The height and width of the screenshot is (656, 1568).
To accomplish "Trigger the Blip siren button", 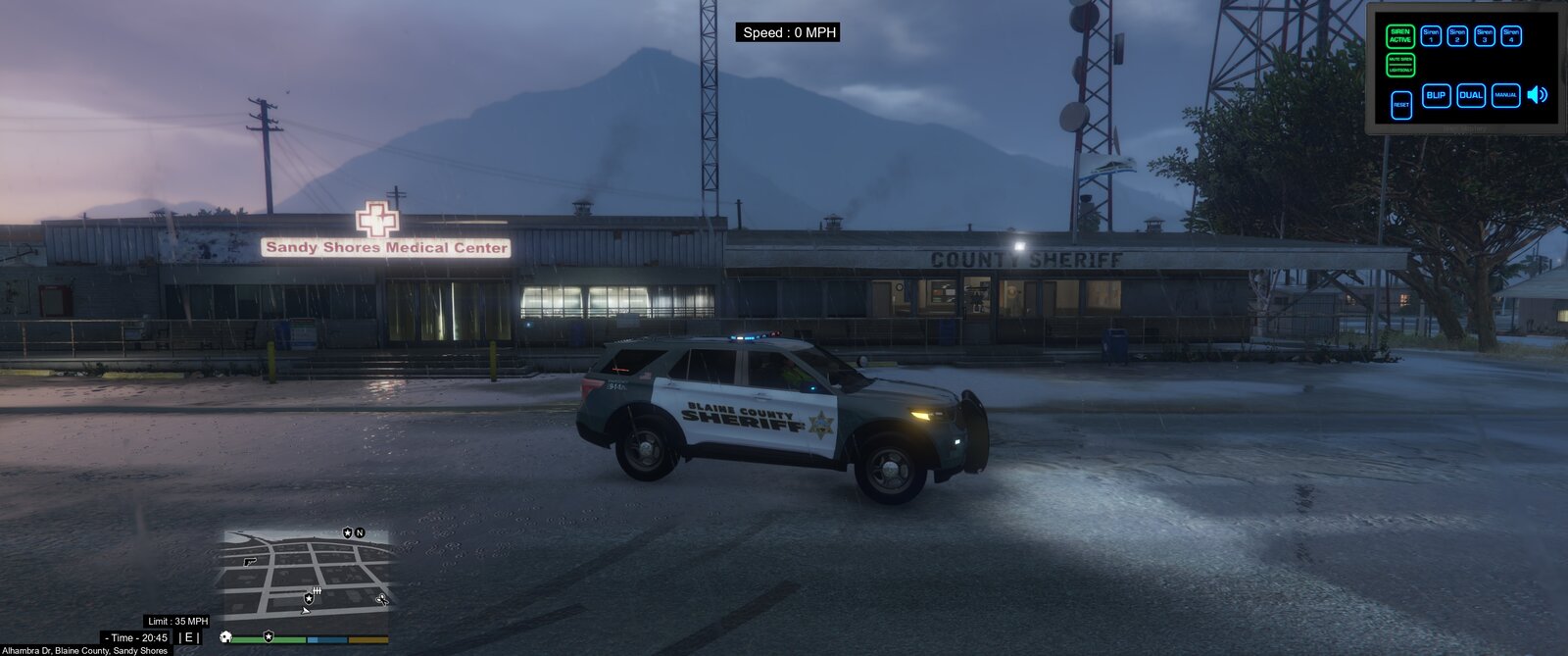I will pyautogui.click(x=1436, y=95).
